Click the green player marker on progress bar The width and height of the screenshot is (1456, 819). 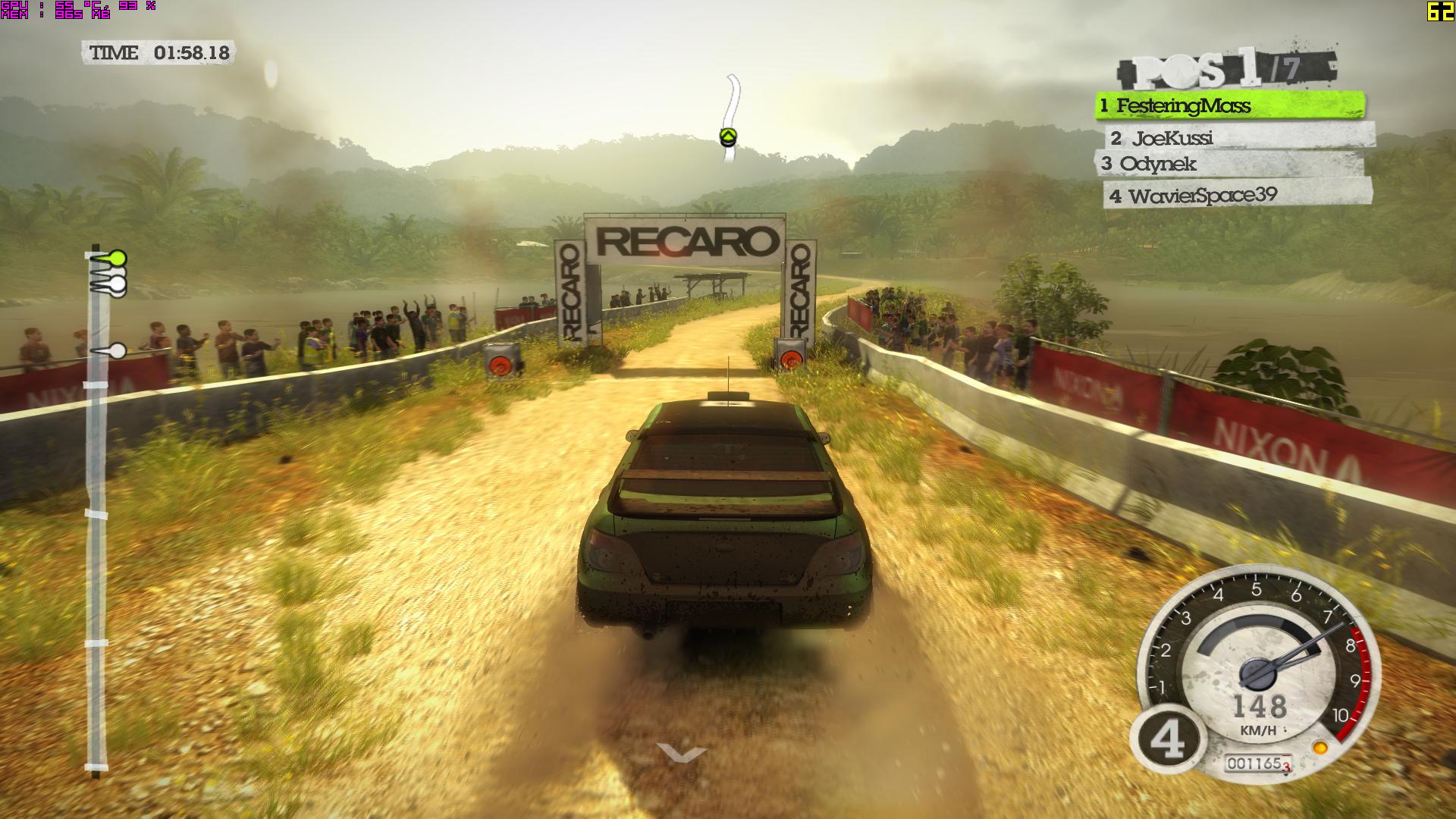tap(117, 258)
